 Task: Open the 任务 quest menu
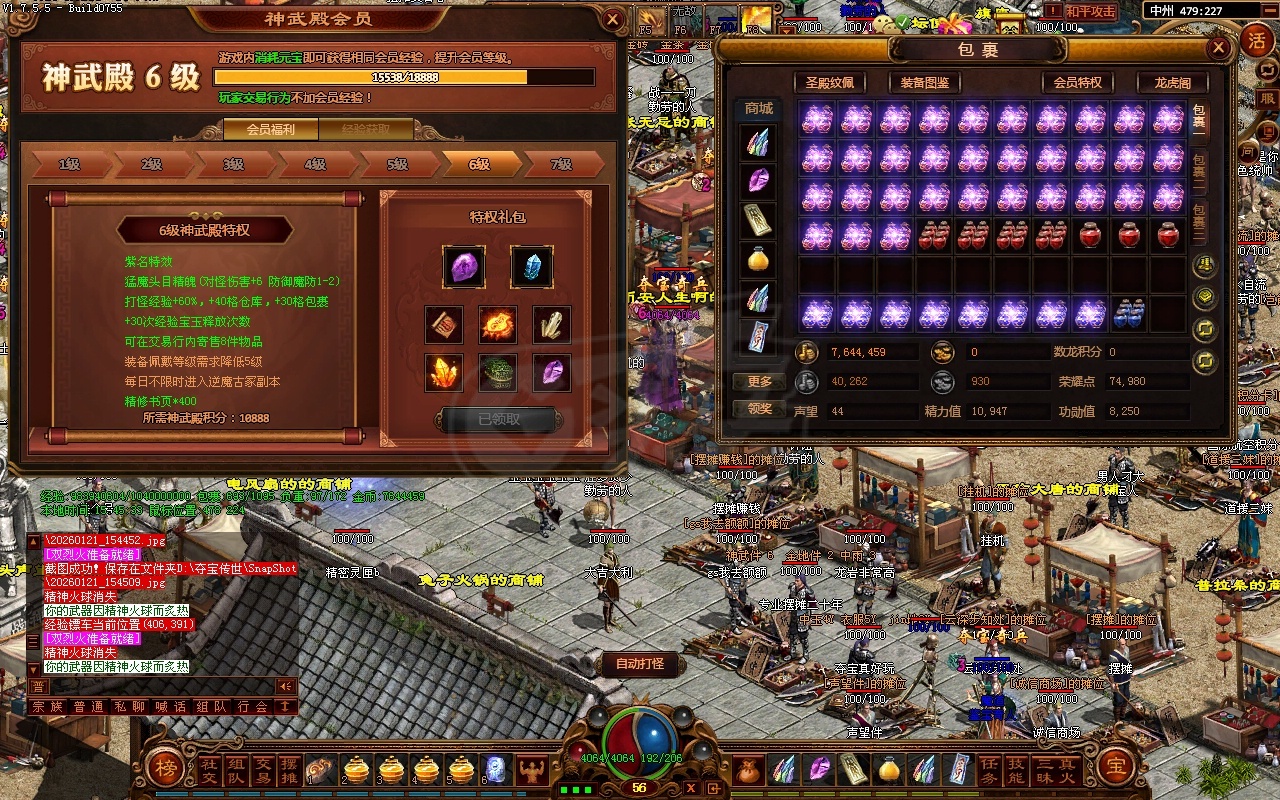point(989,769)
